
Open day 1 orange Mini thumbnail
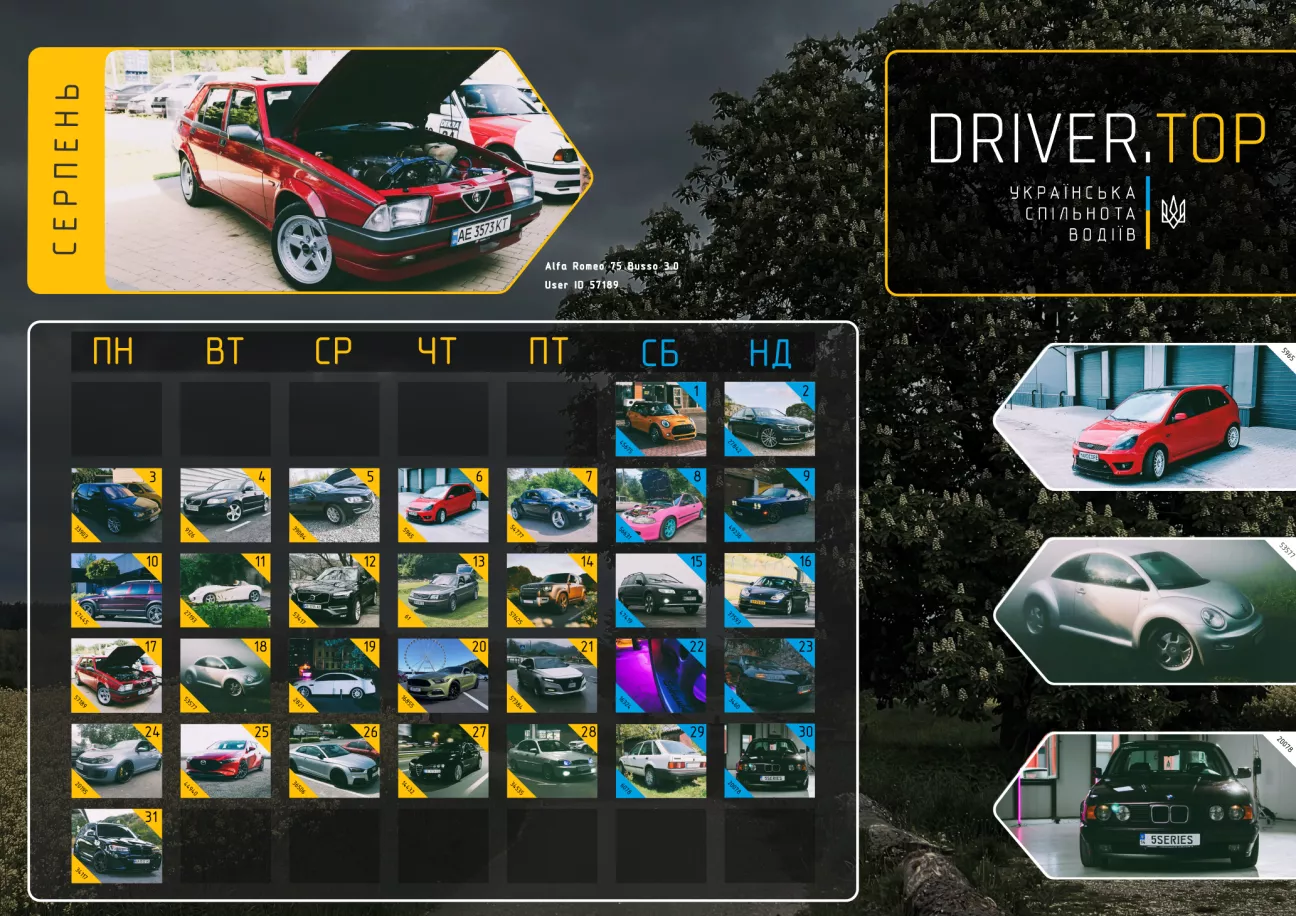click(x=660, y=419)
